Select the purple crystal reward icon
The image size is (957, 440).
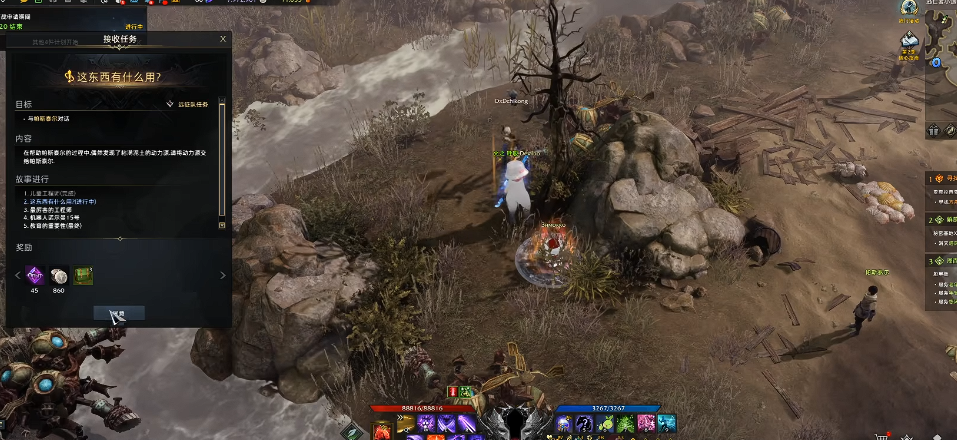point(34,275)
